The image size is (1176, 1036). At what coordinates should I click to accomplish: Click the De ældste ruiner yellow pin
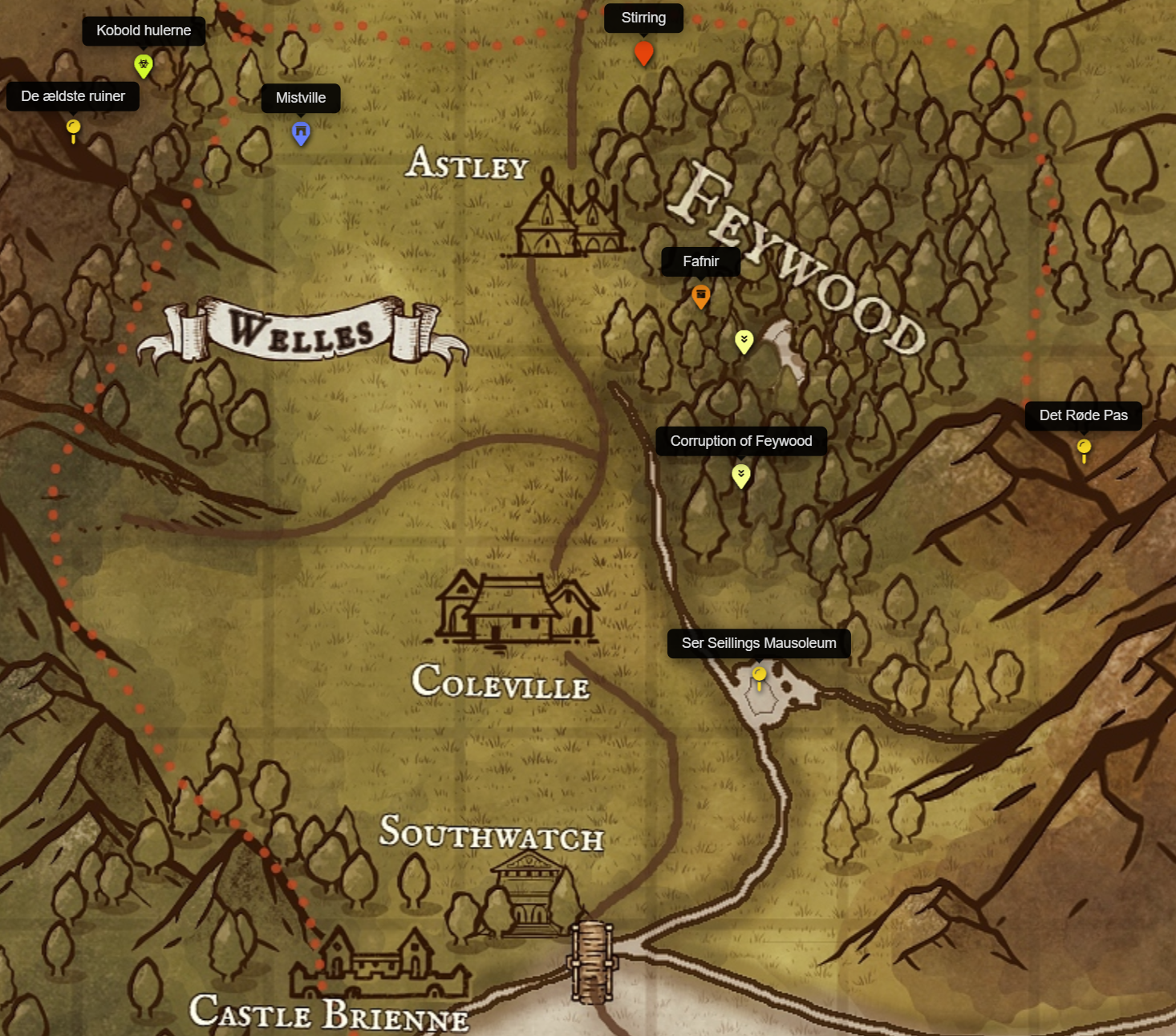point(73,128)
